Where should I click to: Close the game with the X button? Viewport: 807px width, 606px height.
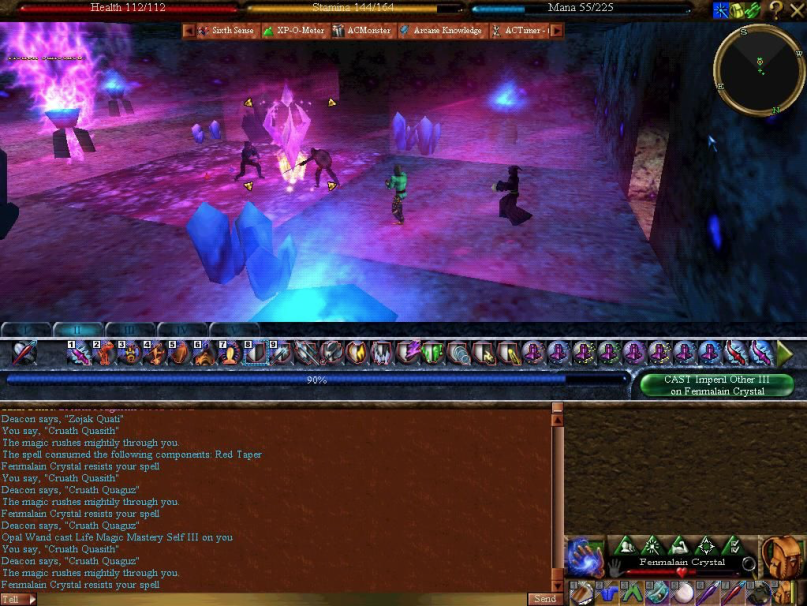(x=797, y=10)
